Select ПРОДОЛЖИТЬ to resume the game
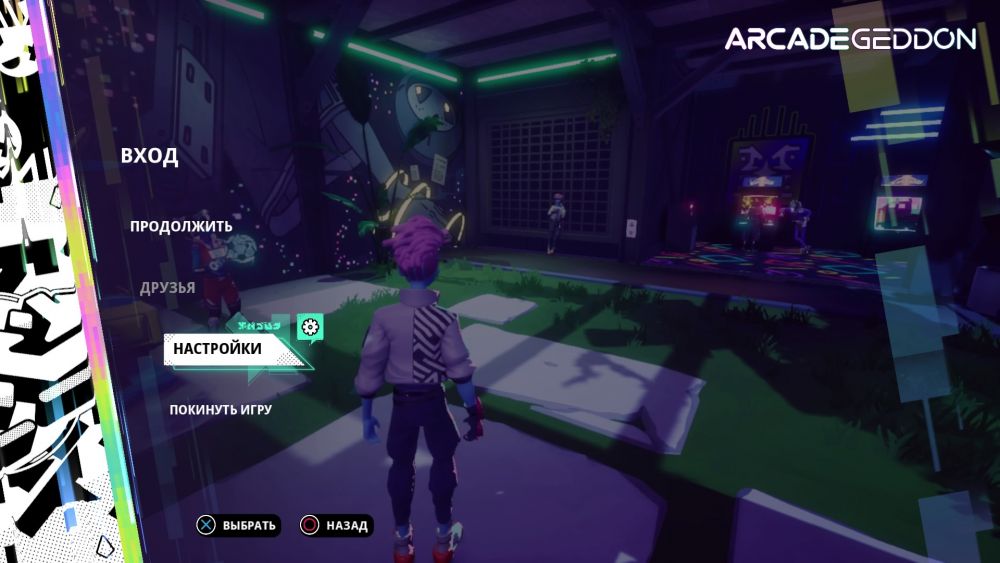1000x563 pixels. pyautogui.click(x=181, y=226)
